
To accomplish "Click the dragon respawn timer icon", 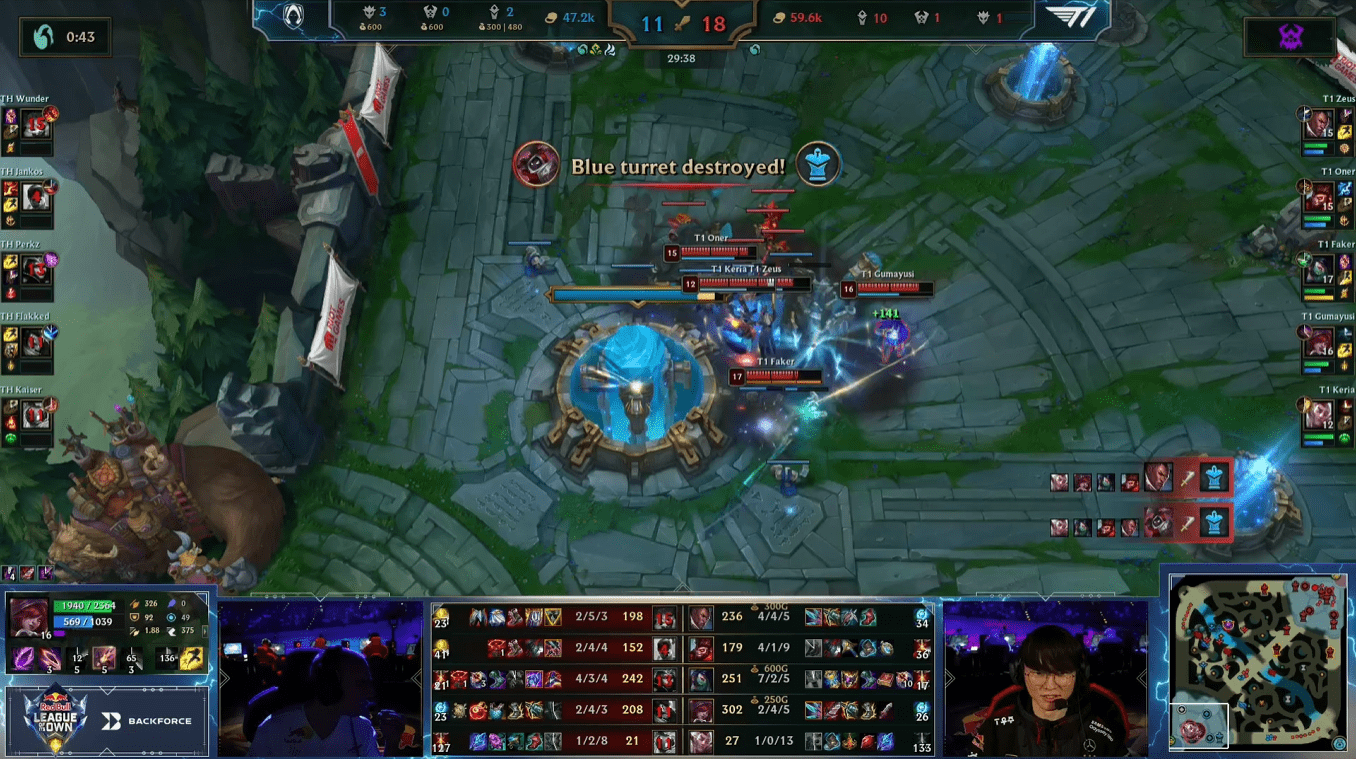I will (44, 37).
